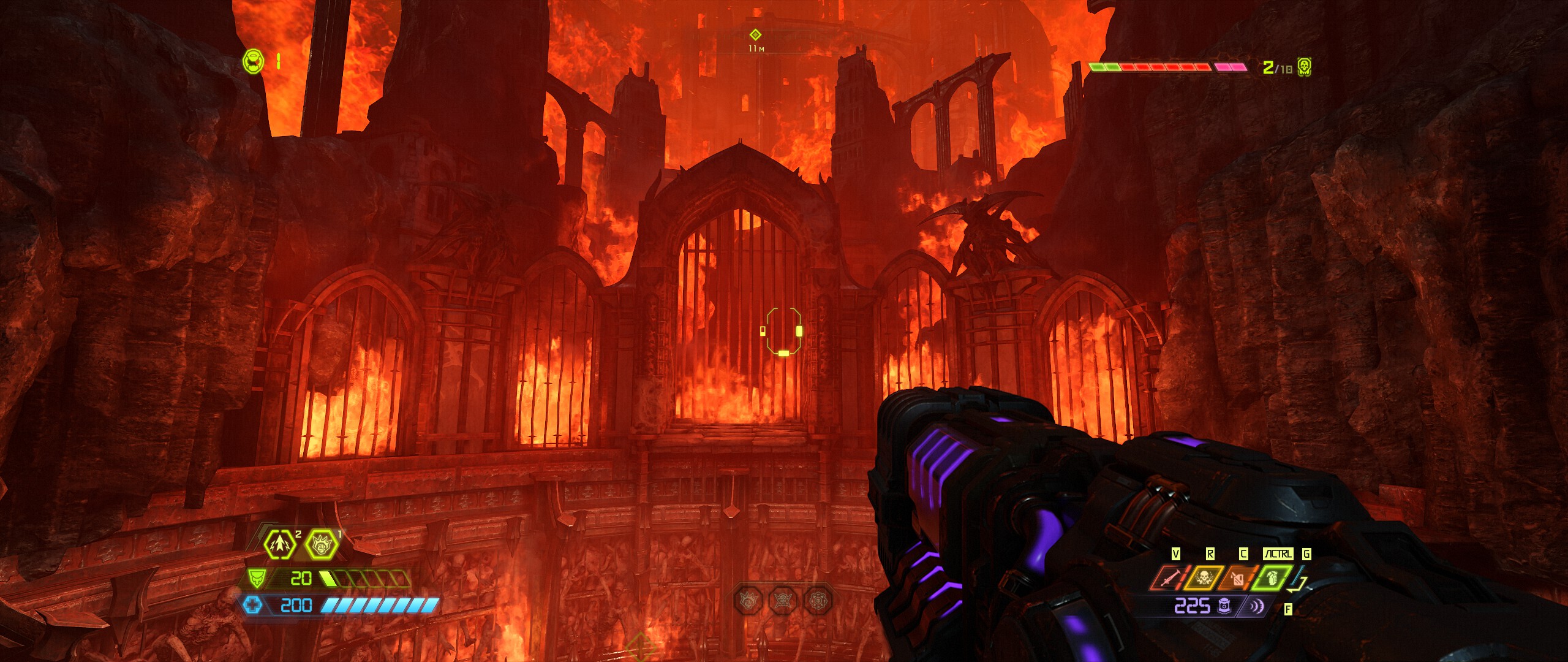Choose the green frag grenade icon
Image resolution: width=1568 pixels, height=662 pixels.
pyautogui.click(x=1272, y=579)
